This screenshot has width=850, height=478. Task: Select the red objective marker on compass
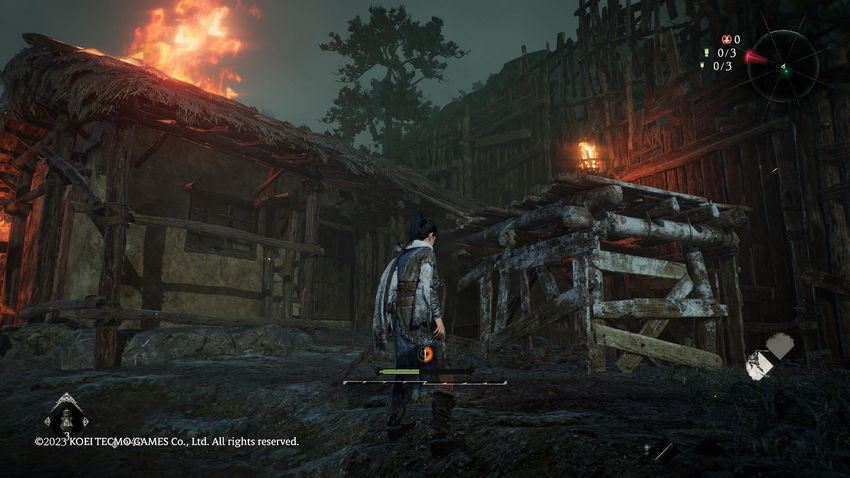pos(755,58)
